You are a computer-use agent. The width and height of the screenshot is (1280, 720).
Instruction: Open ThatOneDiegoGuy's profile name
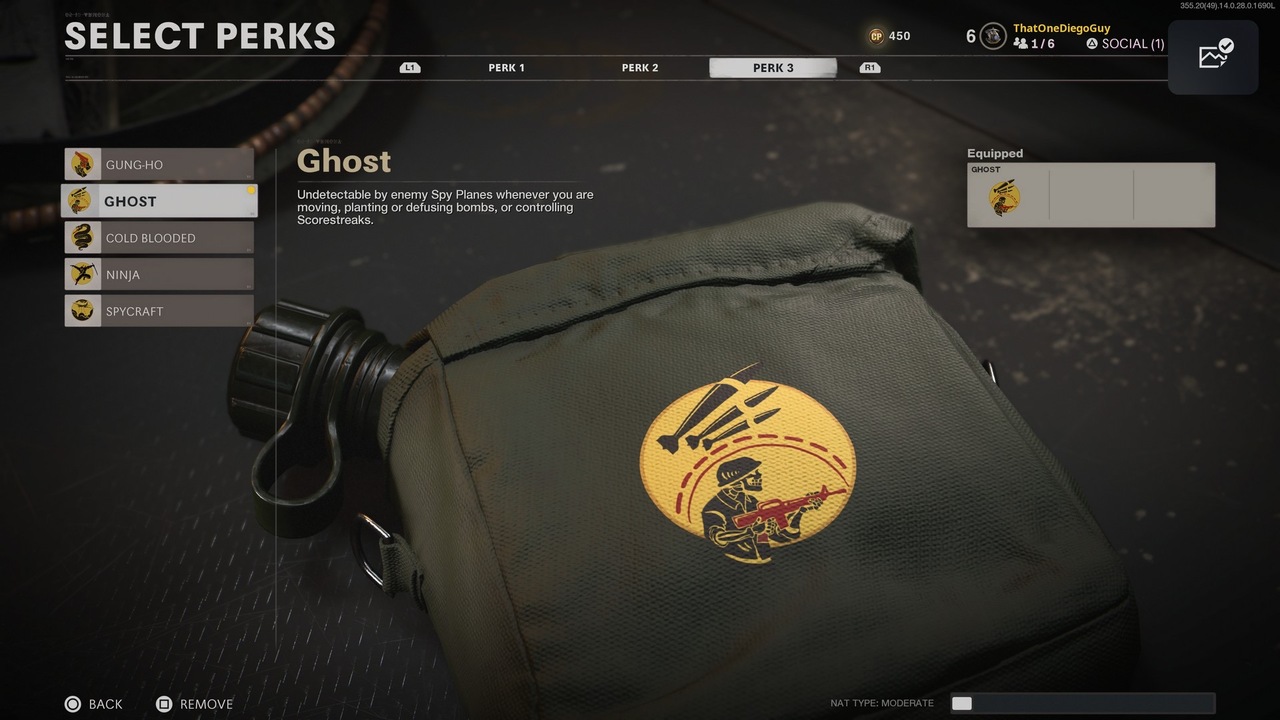pyautogui.click(x=1060, y=27)
